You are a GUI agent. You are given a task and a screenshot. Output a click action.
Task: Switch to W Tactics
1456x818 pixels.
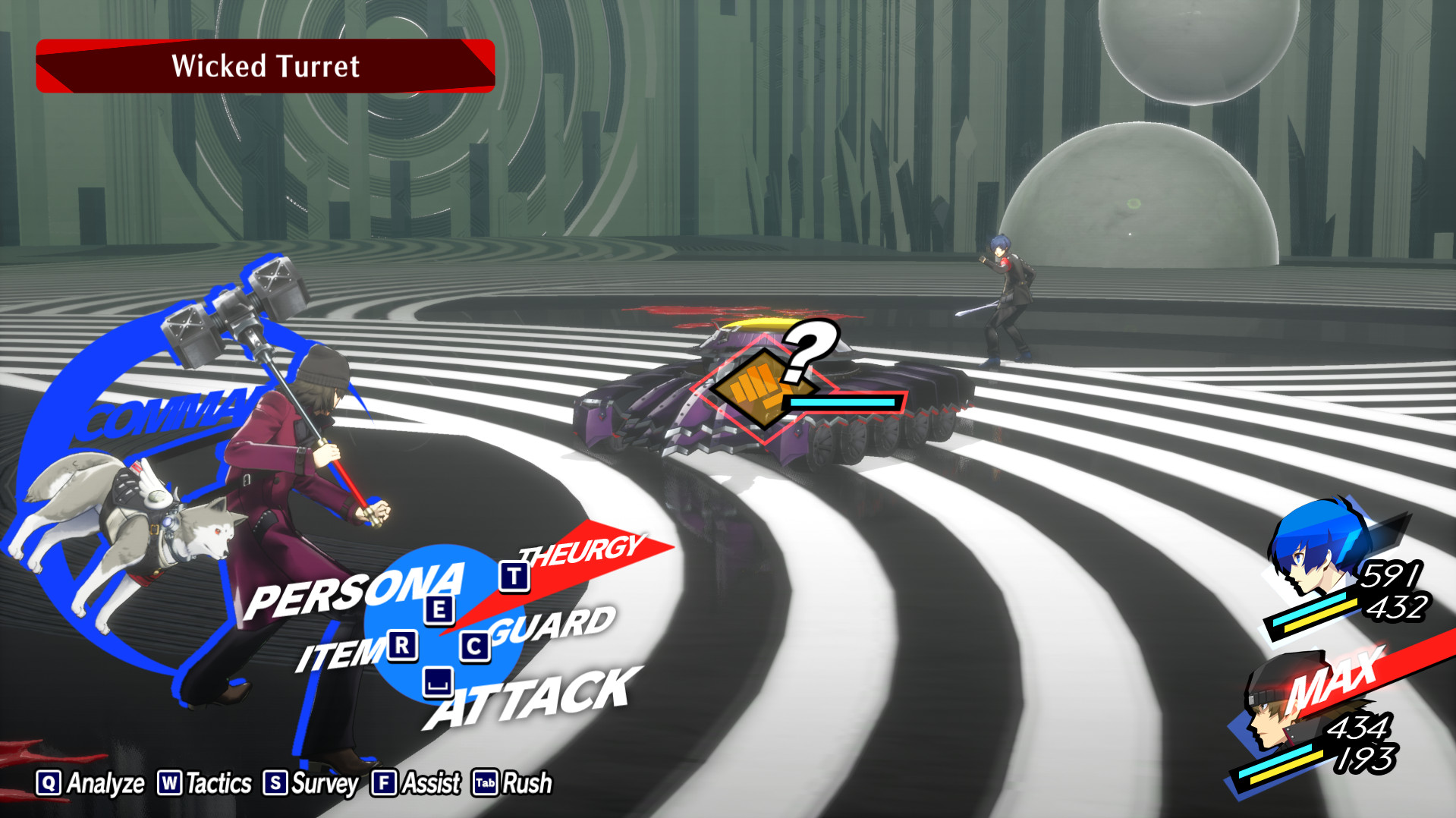[205, 781]
